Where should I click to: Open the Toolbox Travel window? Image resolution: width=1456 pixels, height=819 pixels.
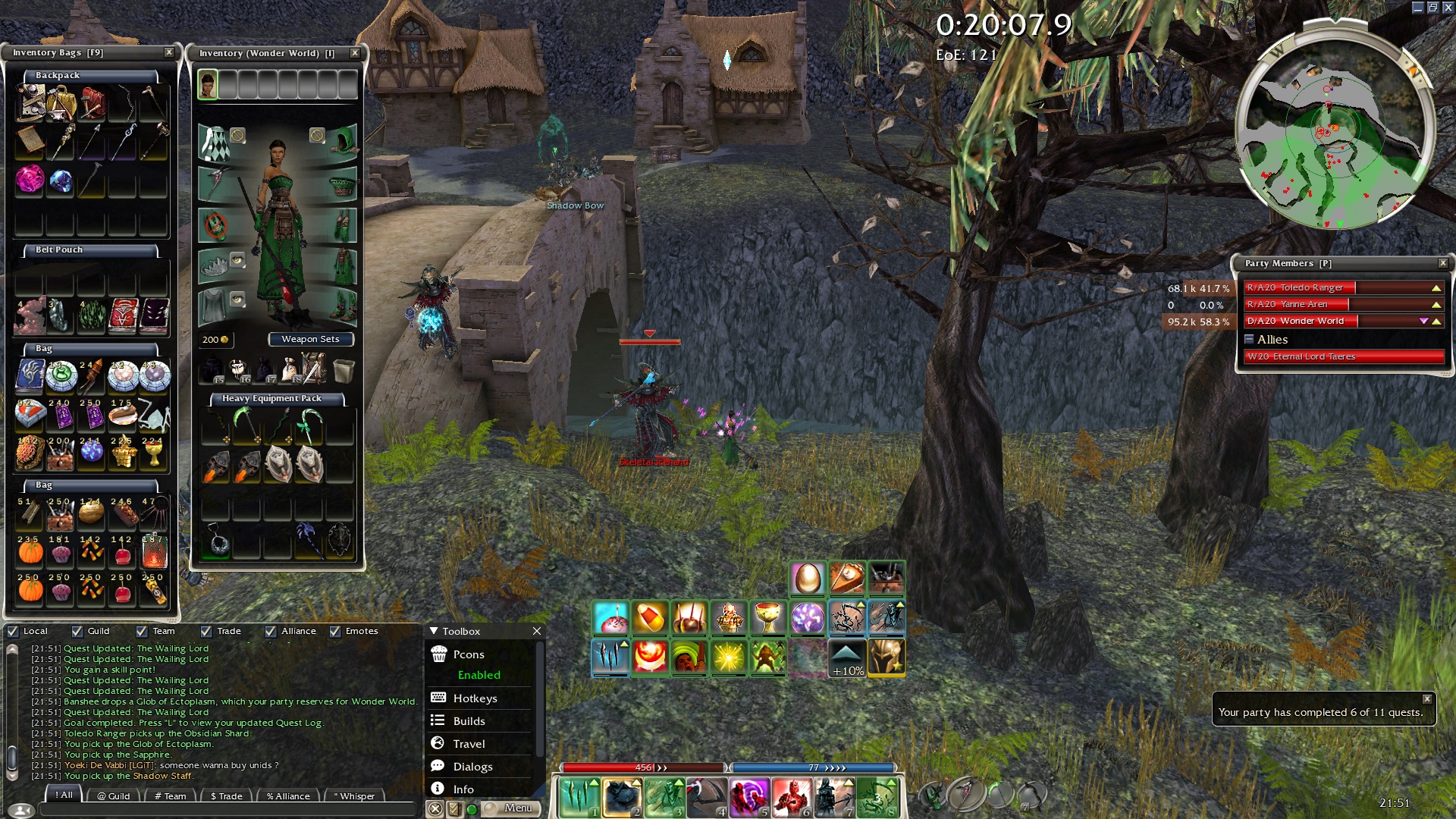click(469, 744)
